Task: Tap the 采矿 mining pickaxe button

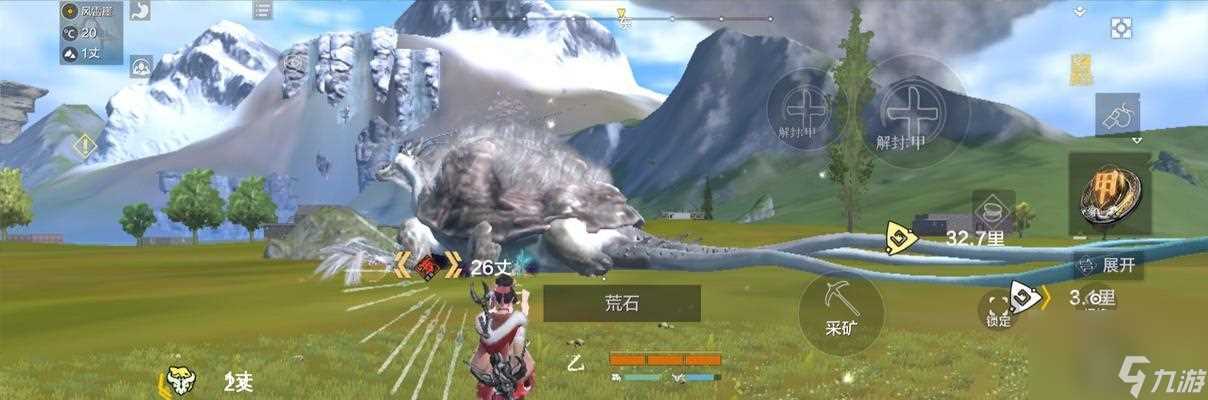Action: tap(840, 313)
